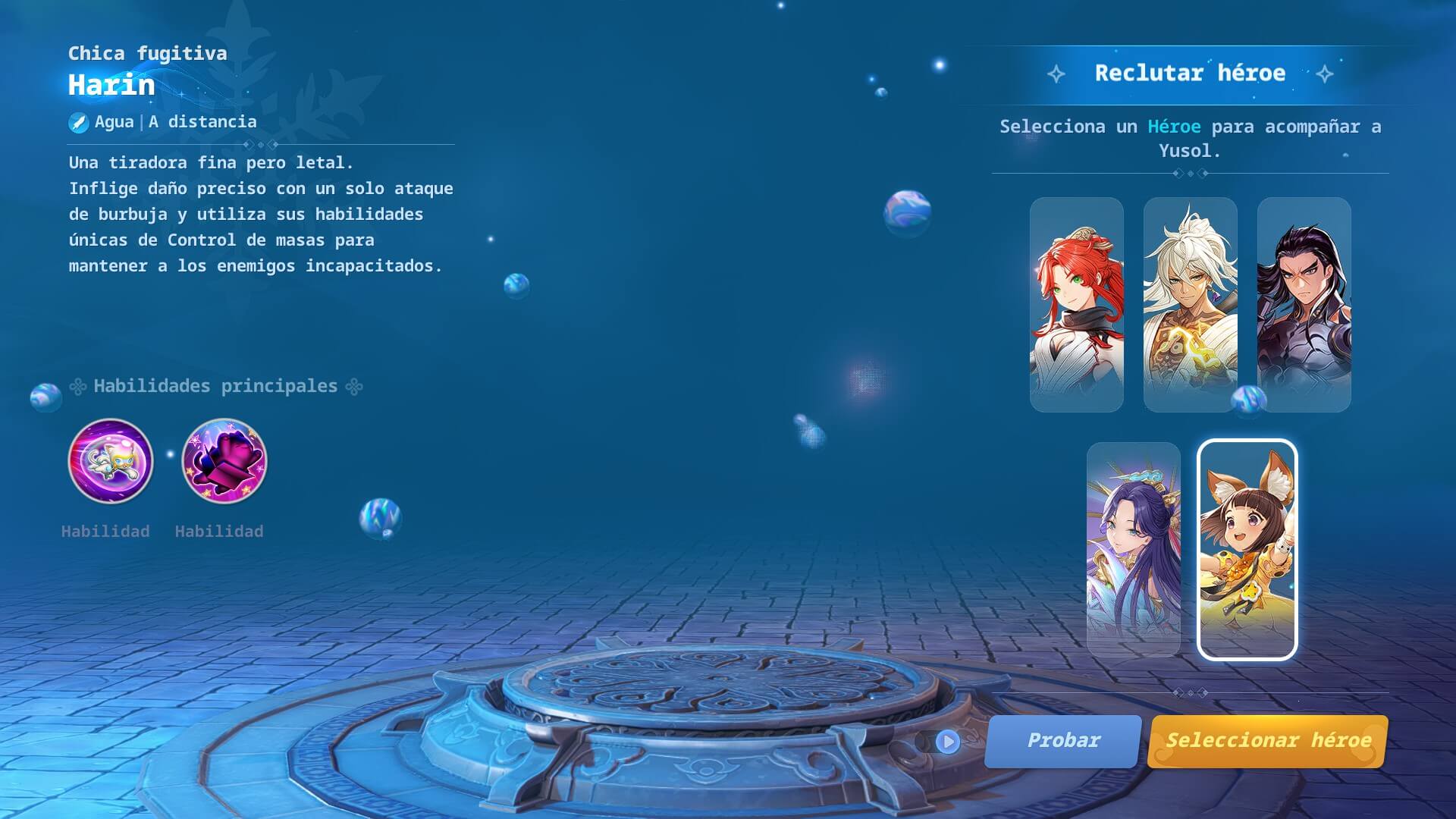Image resolution: width=1456 pixels, height=819 pixels.
Task: Select the red-haired hero portrait
Action: click(1076, 304)
